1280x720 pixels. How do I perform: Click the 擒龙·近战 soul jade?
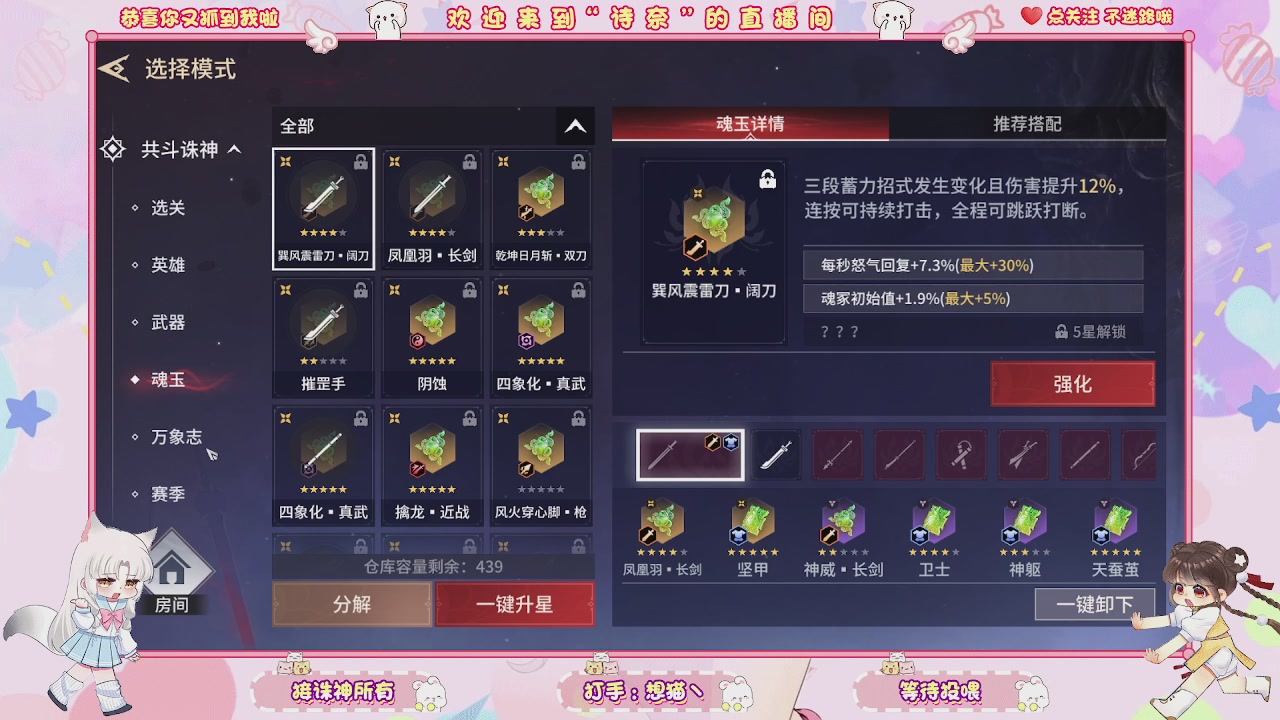[x=432, y=460]
